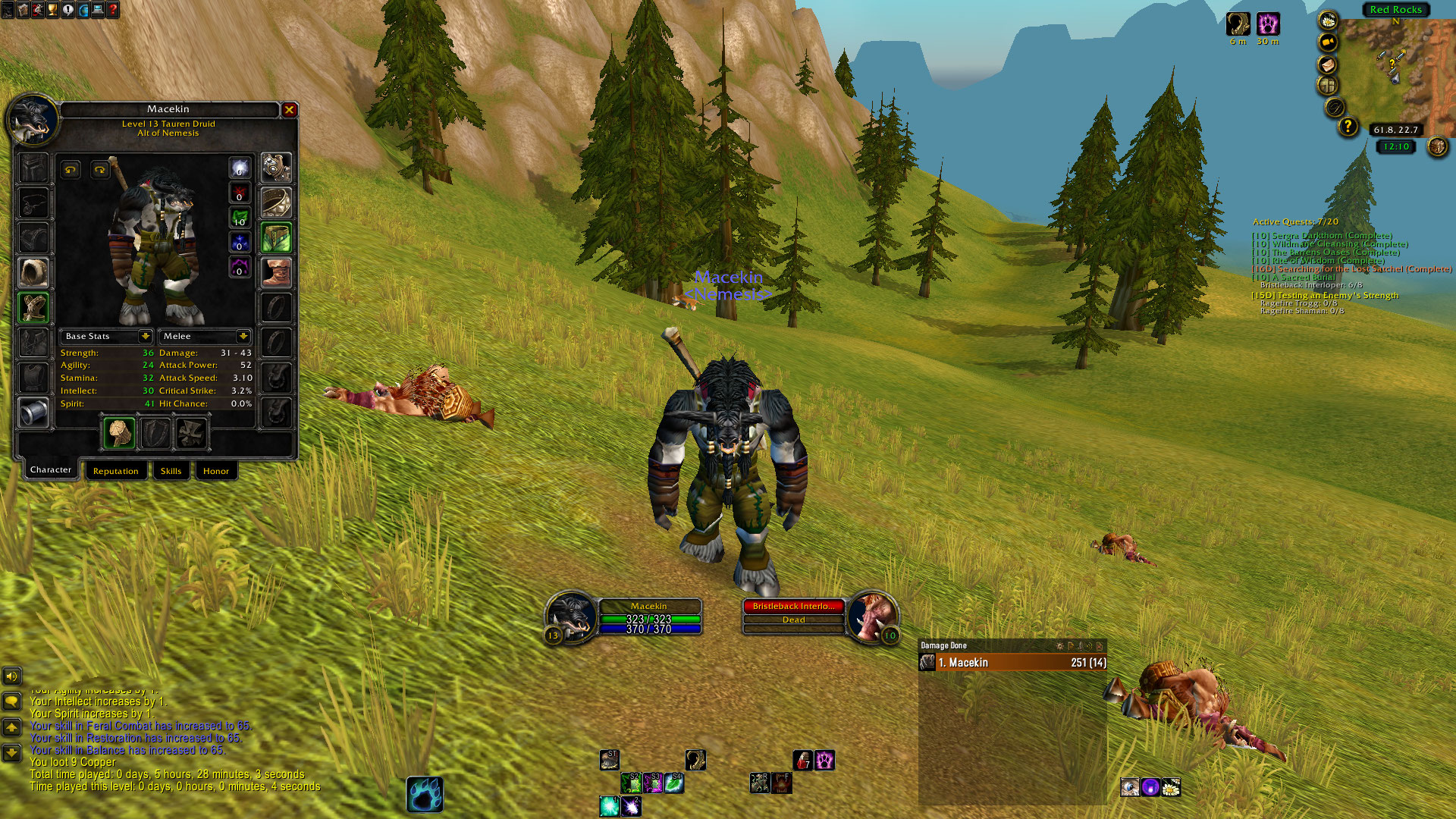The height and width of the screenshot is (819, 1456).
Task: Switch to the Reputation tab
Action: (115, 471)
